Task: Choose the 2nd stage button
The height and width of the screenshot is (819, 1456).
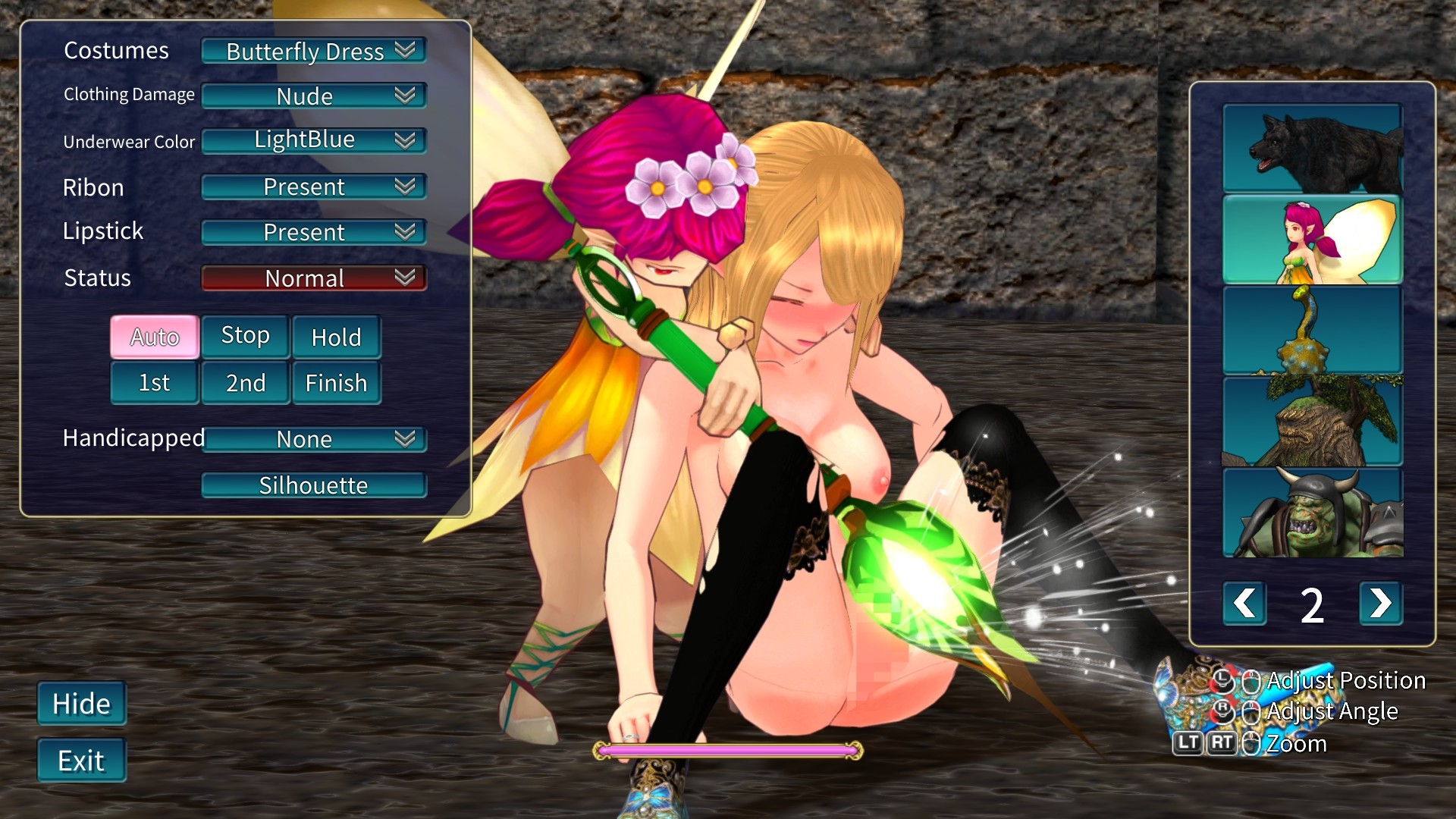Action: 245,383
